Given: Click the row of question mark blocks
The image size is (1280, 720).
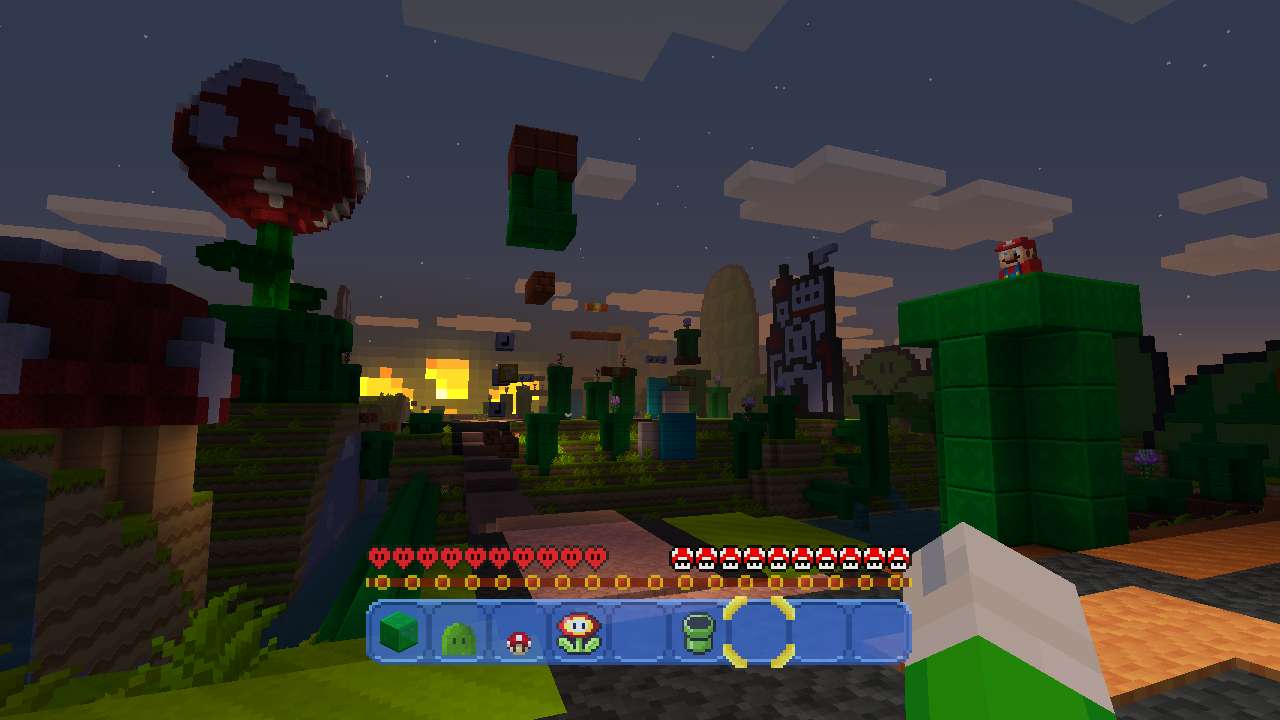Looking at the screenshot, I should coord(681,380).
